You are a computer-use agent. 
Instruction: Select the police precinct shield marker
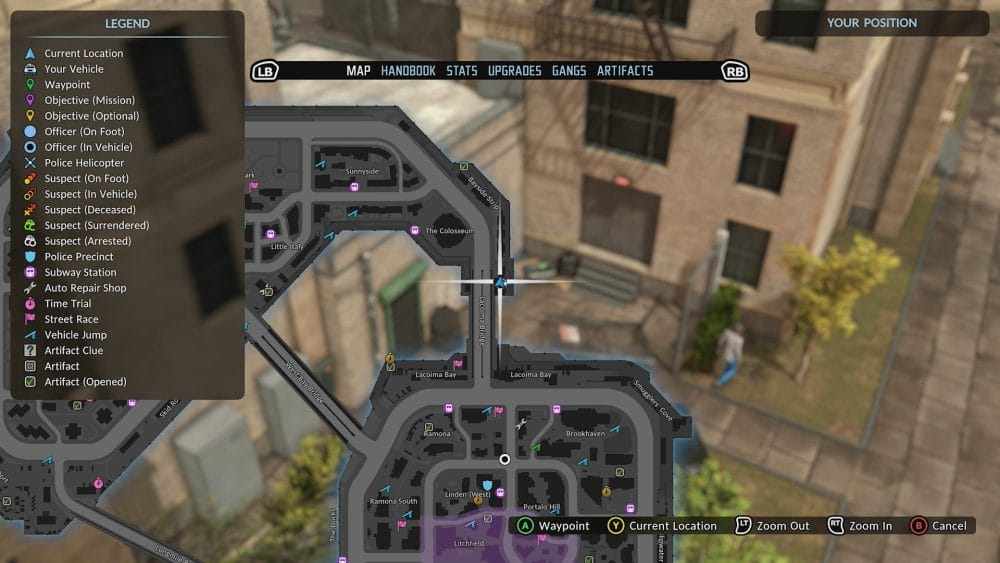coord(487,484)
